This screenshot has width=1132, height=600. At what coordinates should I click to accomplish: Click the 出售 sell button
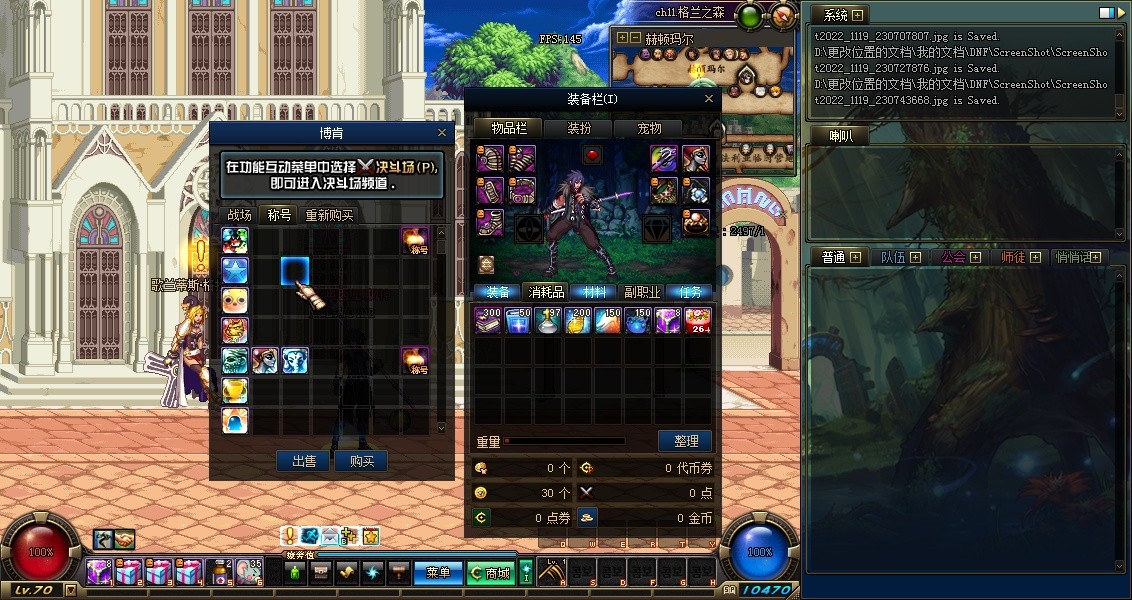[x=304, y=461]
